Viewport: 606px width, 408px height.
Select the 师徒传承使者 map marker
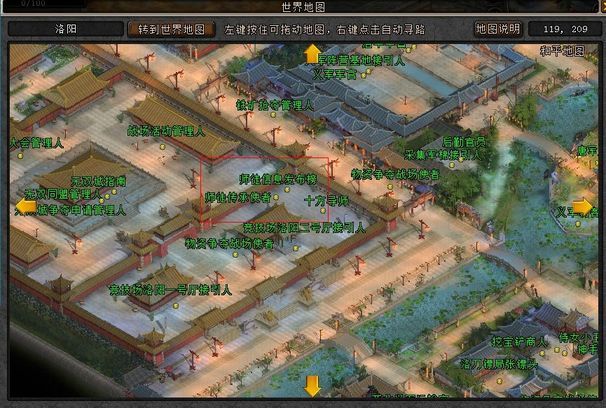coord(237,198)
